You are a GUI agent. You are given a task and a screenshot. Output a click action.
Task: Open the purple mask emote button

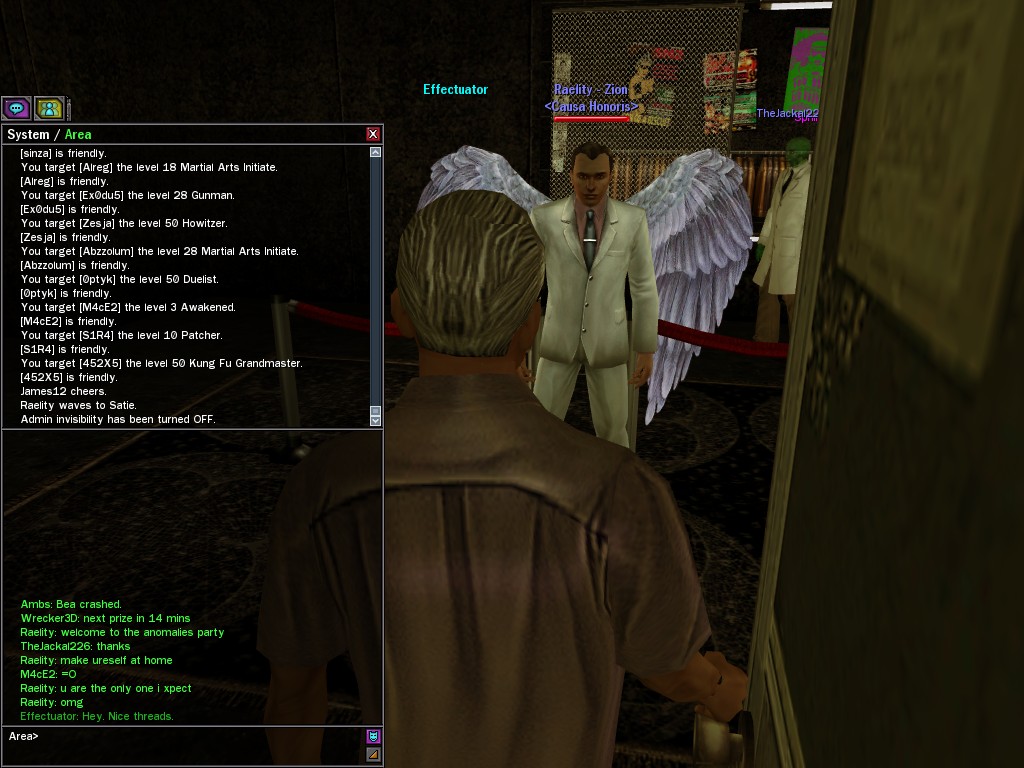click(x=373, y=736)
